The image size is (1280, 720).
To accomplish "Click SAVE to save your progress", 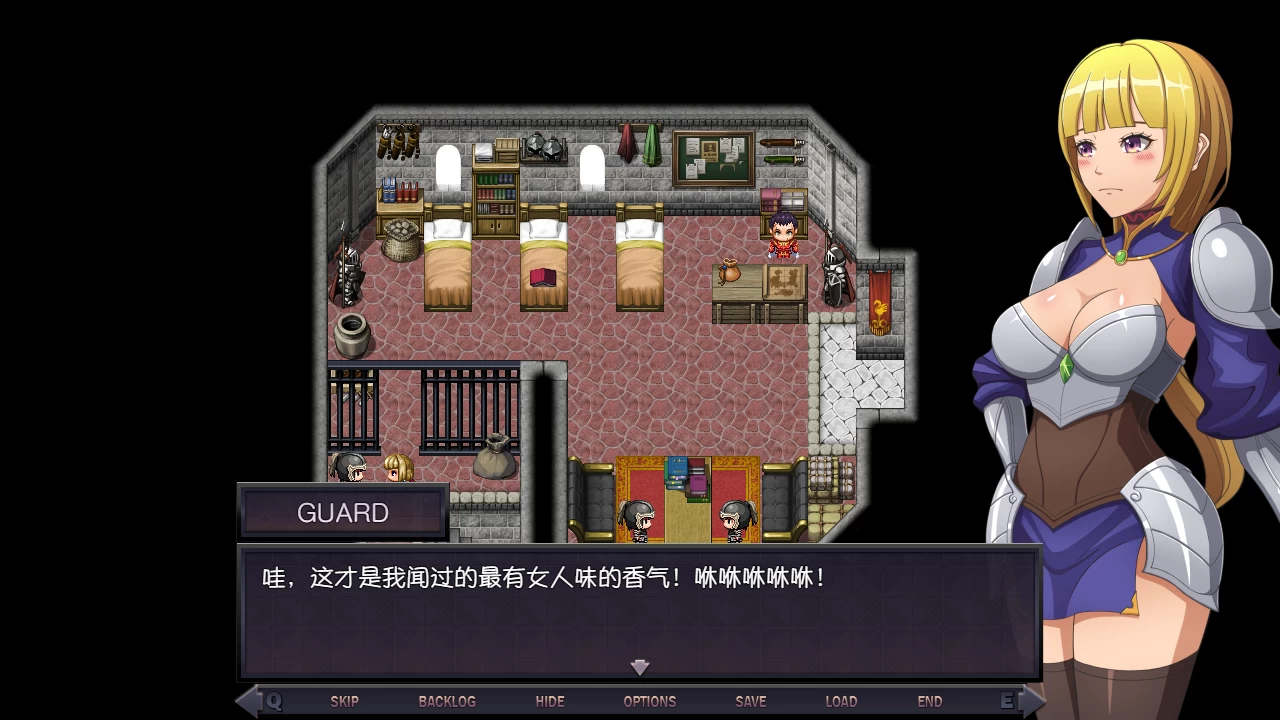I will coord(751,701).
